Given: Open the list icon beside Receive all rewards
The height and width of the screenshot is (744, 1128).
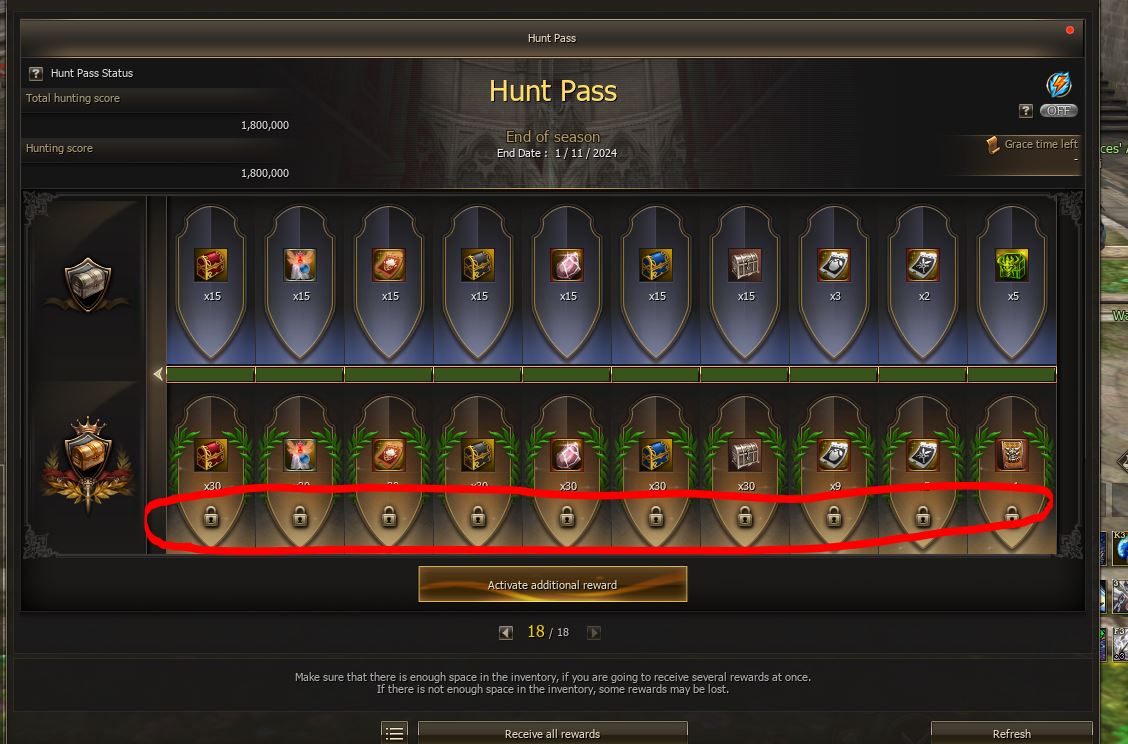Looking at the screenshot, I should [x=395, y=733].
